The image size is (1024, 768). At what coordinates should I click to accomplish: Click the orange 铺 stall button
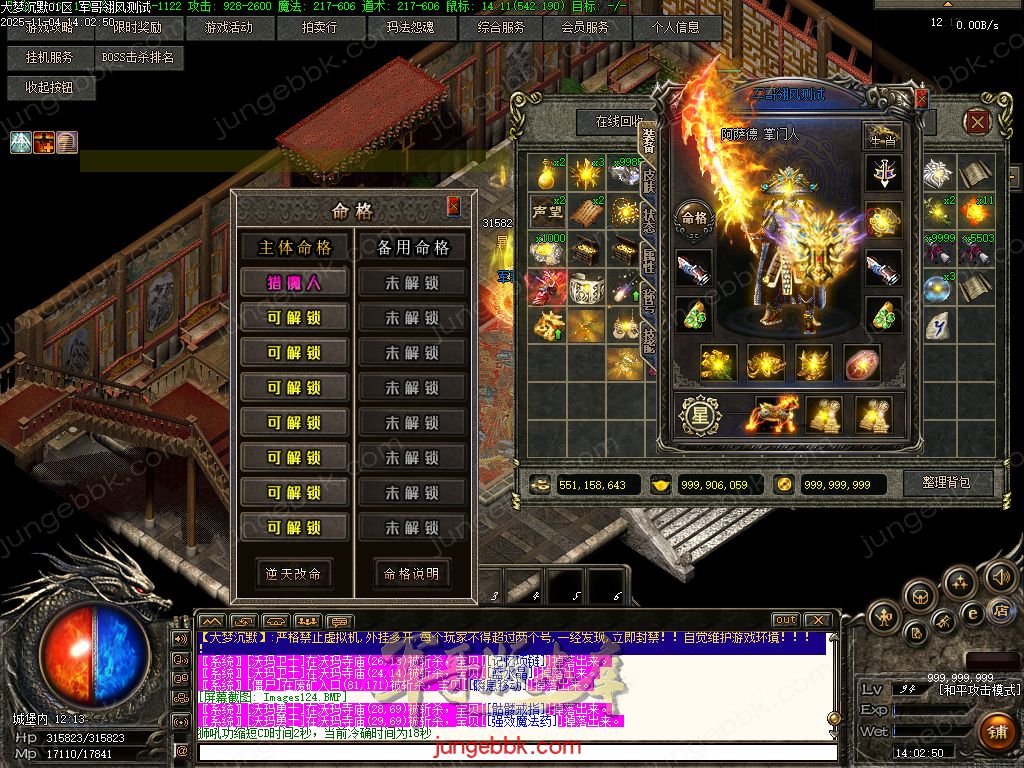coord(996,731)
